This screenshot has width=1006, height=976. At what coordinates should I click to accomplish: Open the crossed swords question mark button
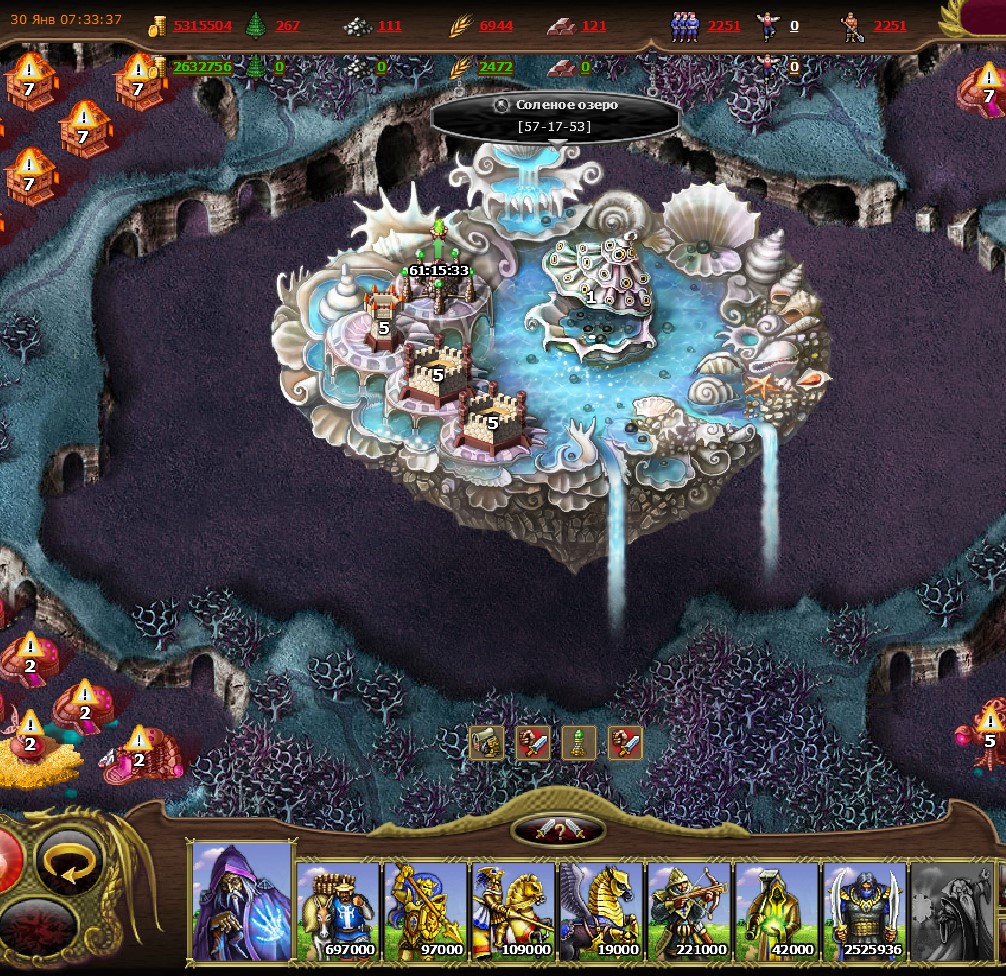(558, 829)
